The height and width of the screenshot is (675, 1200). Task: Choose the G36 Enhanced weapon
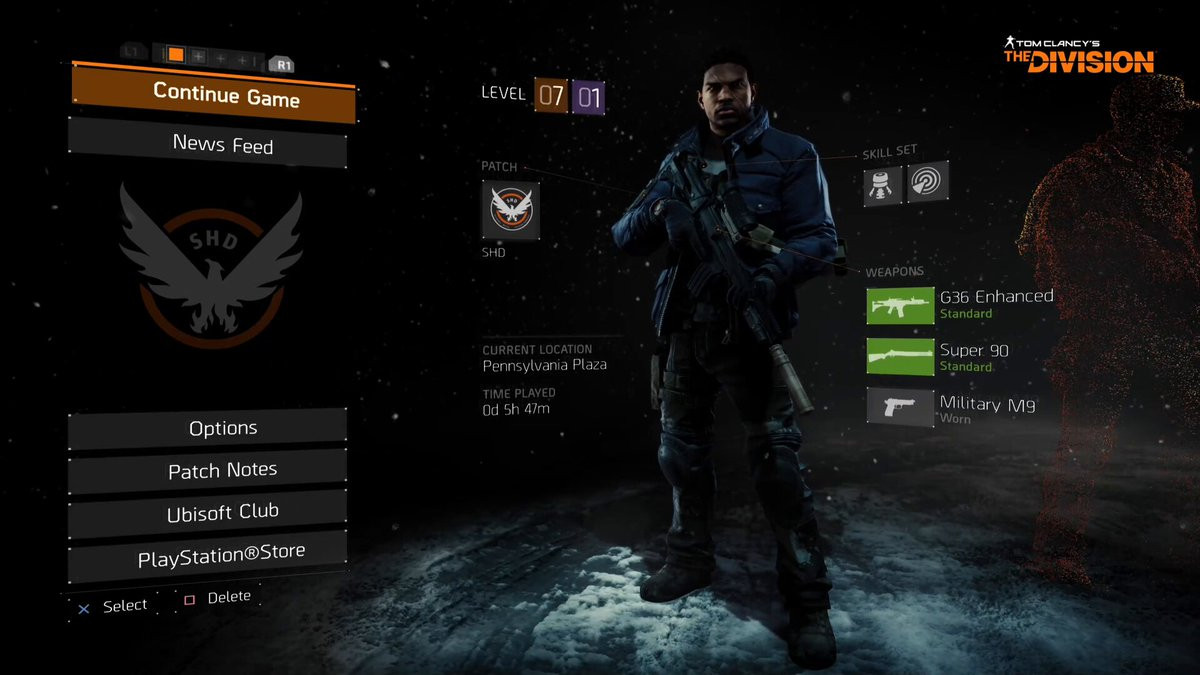coord(899,305)
